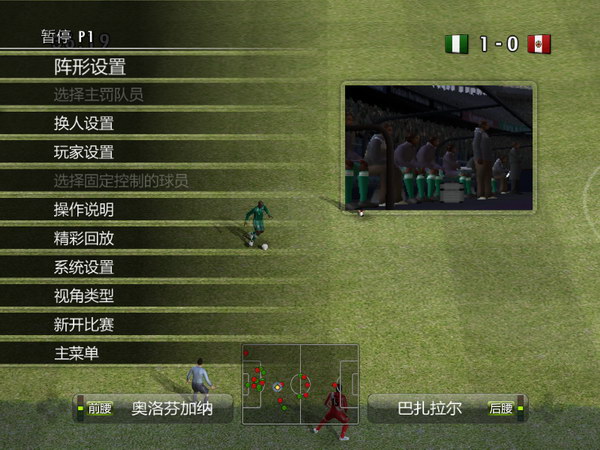600x450 pixels.
Task: Select the 视角类型 camera type entry
Action: click(84, 296)
